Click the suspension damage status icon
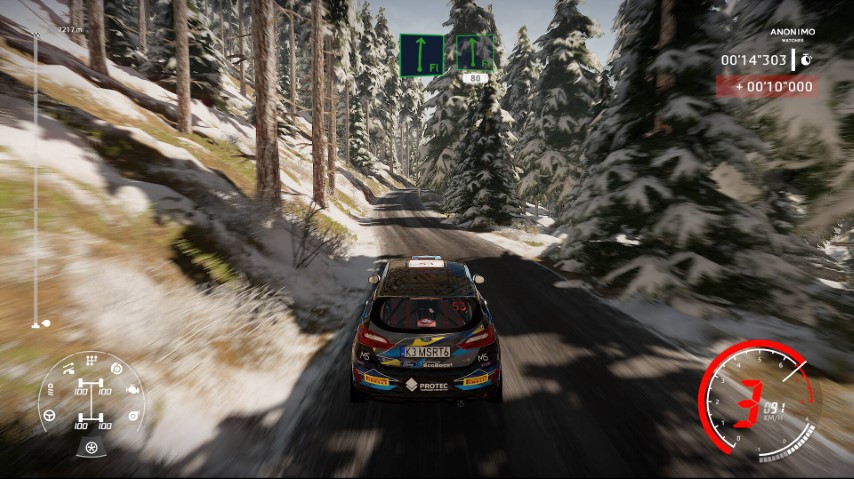This screenshot has height=479, width=854. (x=69, y=370)
